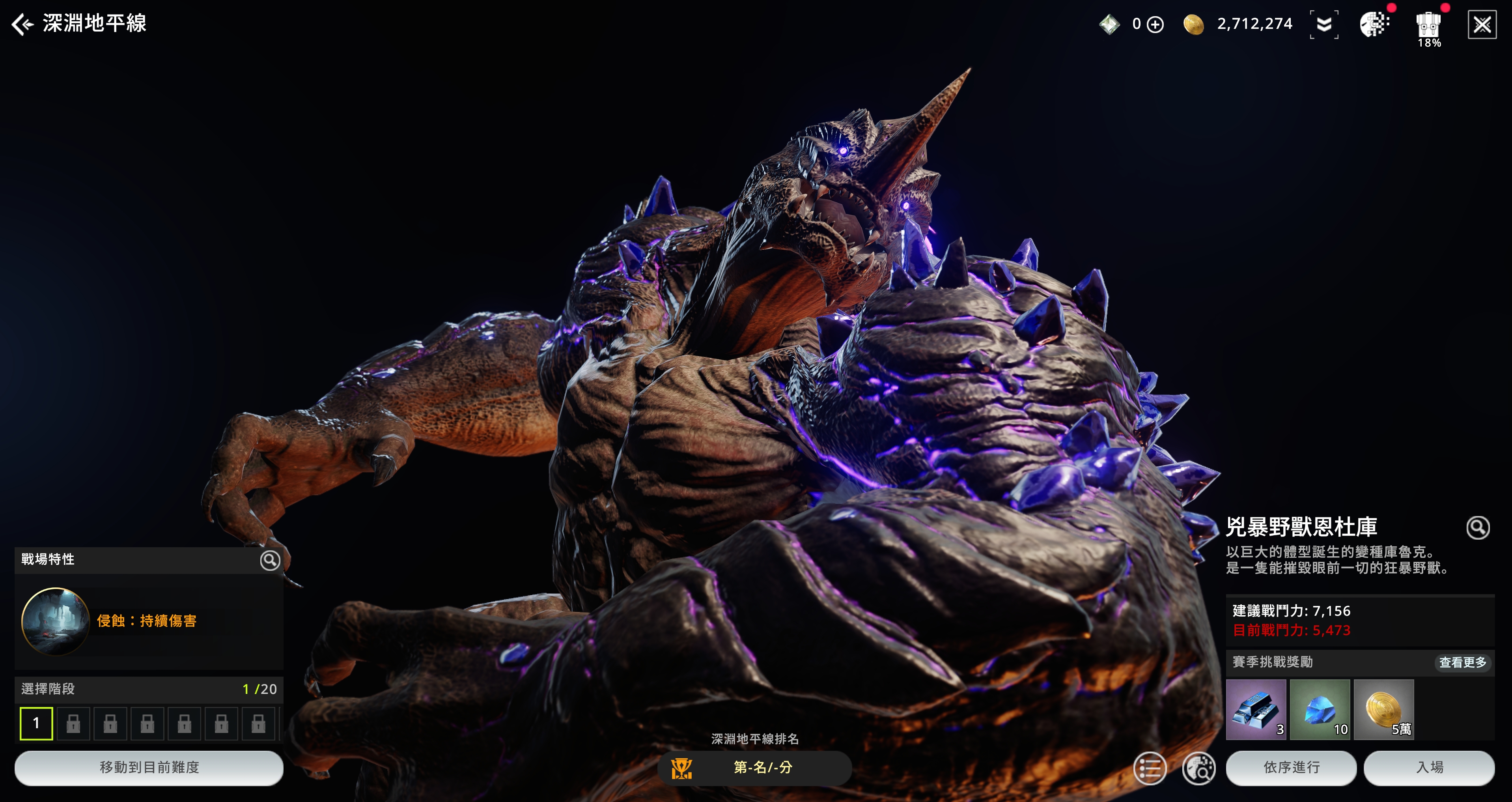The width and height of the screenshot is (1512, 802).
Task: Open the 深淵地平線排名 ranking panel
Action: [x=754, y=767]
